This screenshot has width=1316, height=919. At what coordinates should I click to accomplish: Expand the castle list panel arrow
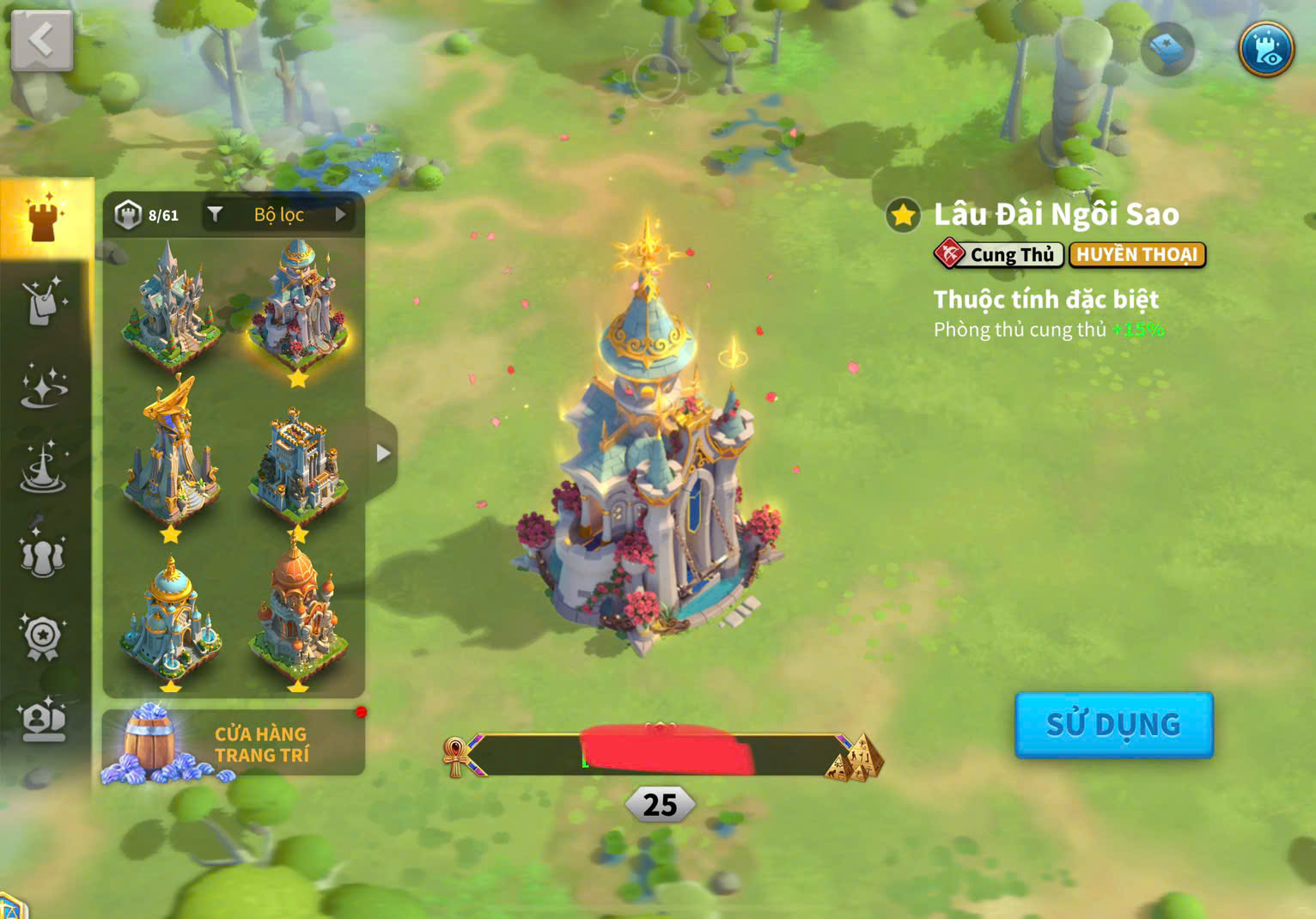point(382,453)
